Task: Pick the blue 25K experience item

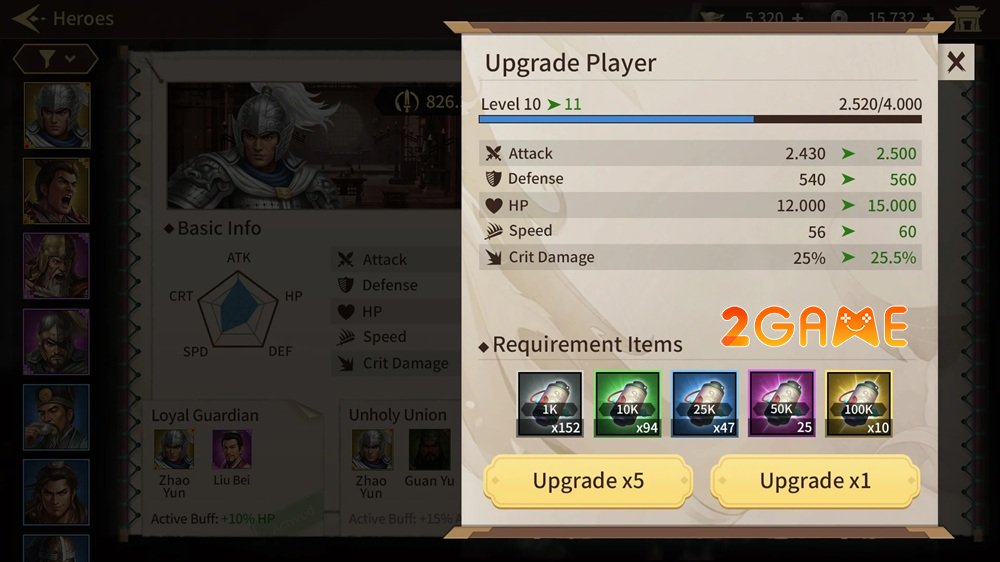Action: point(704,404)
